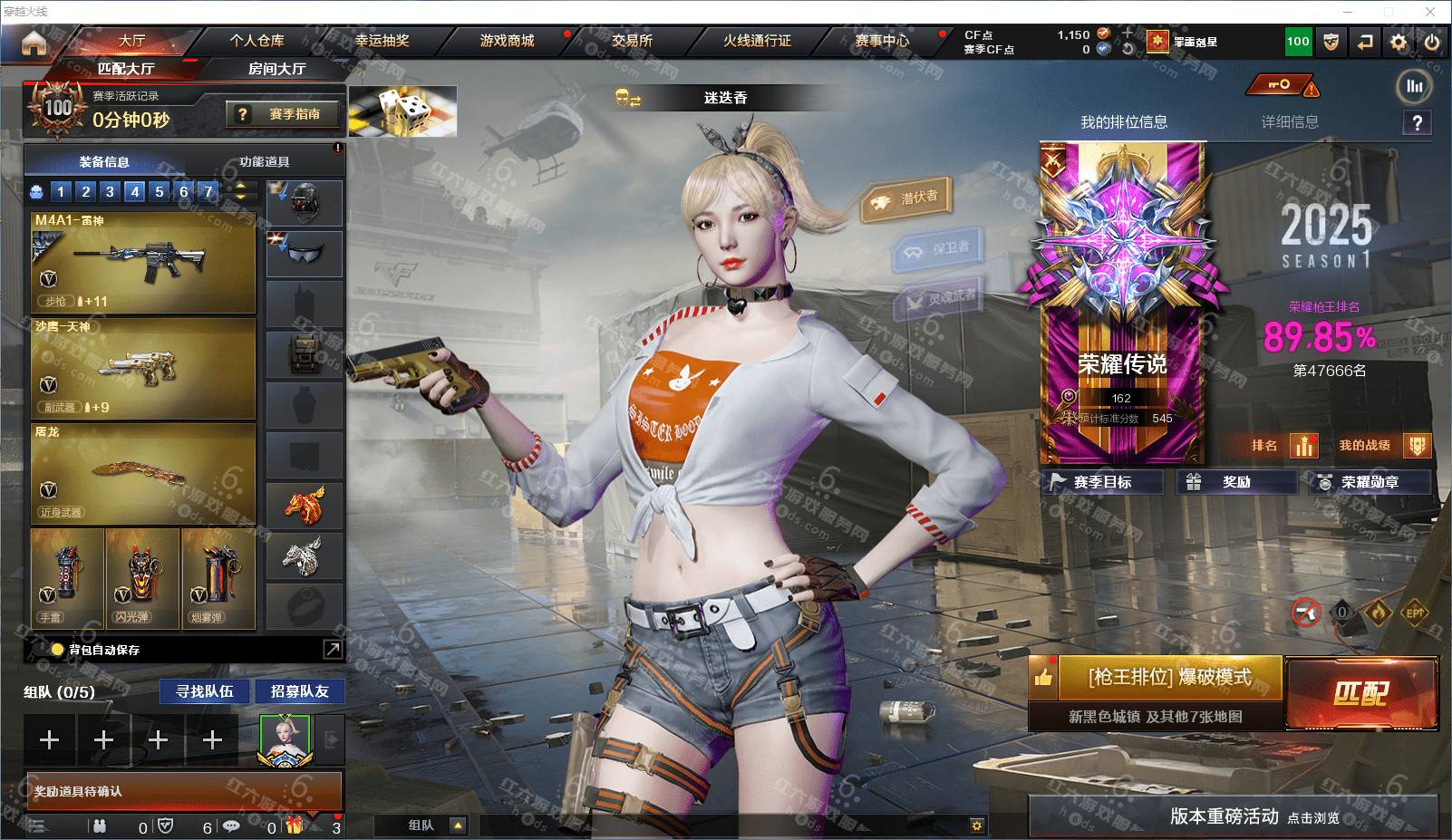This screenshot has width=1452, height=840.
Task: Select the M4A1-雷神 rifle slot
Action: 143,263
